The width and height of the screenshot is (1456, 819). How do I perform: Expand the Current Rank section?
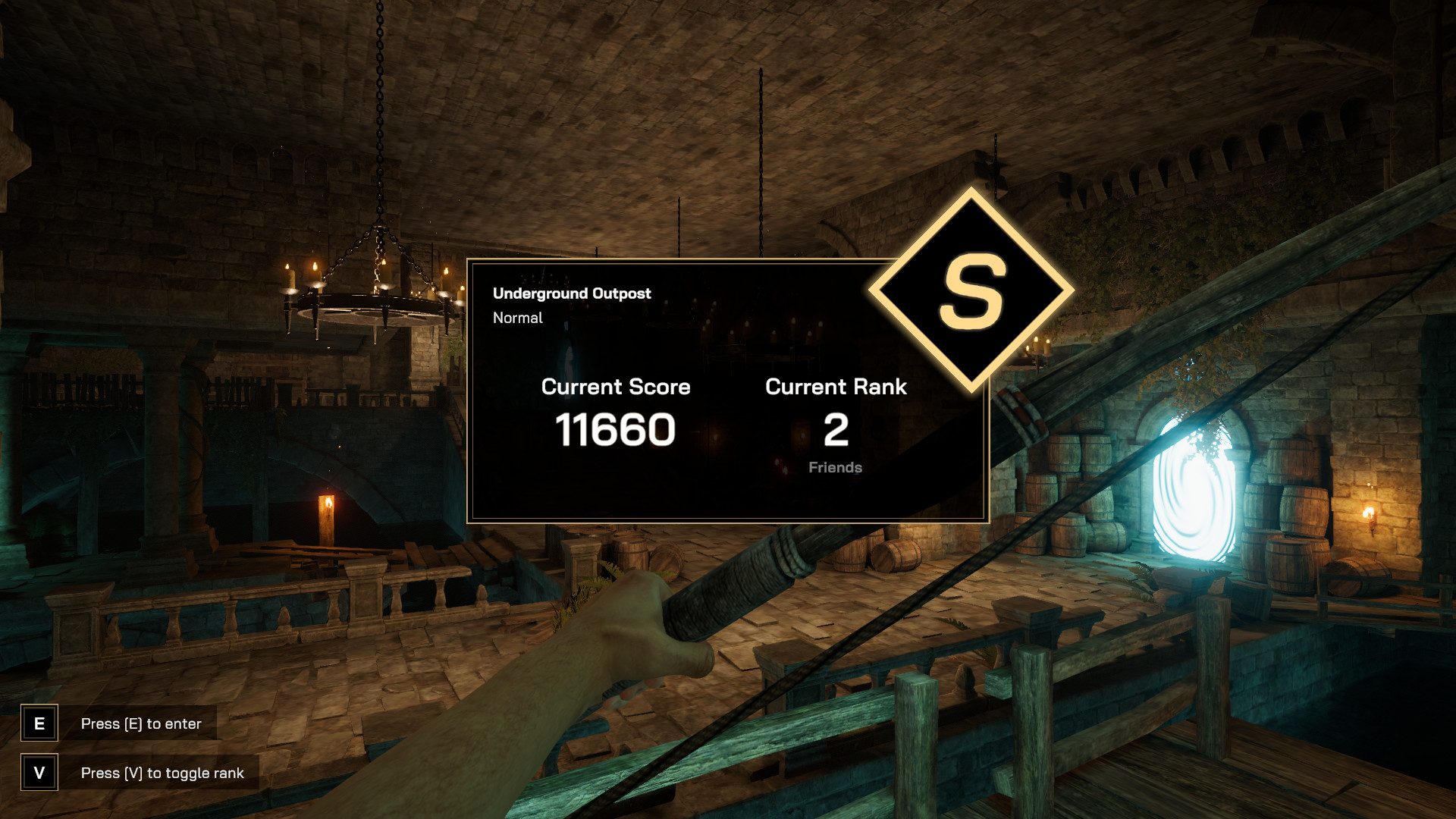tap(835, 387)
